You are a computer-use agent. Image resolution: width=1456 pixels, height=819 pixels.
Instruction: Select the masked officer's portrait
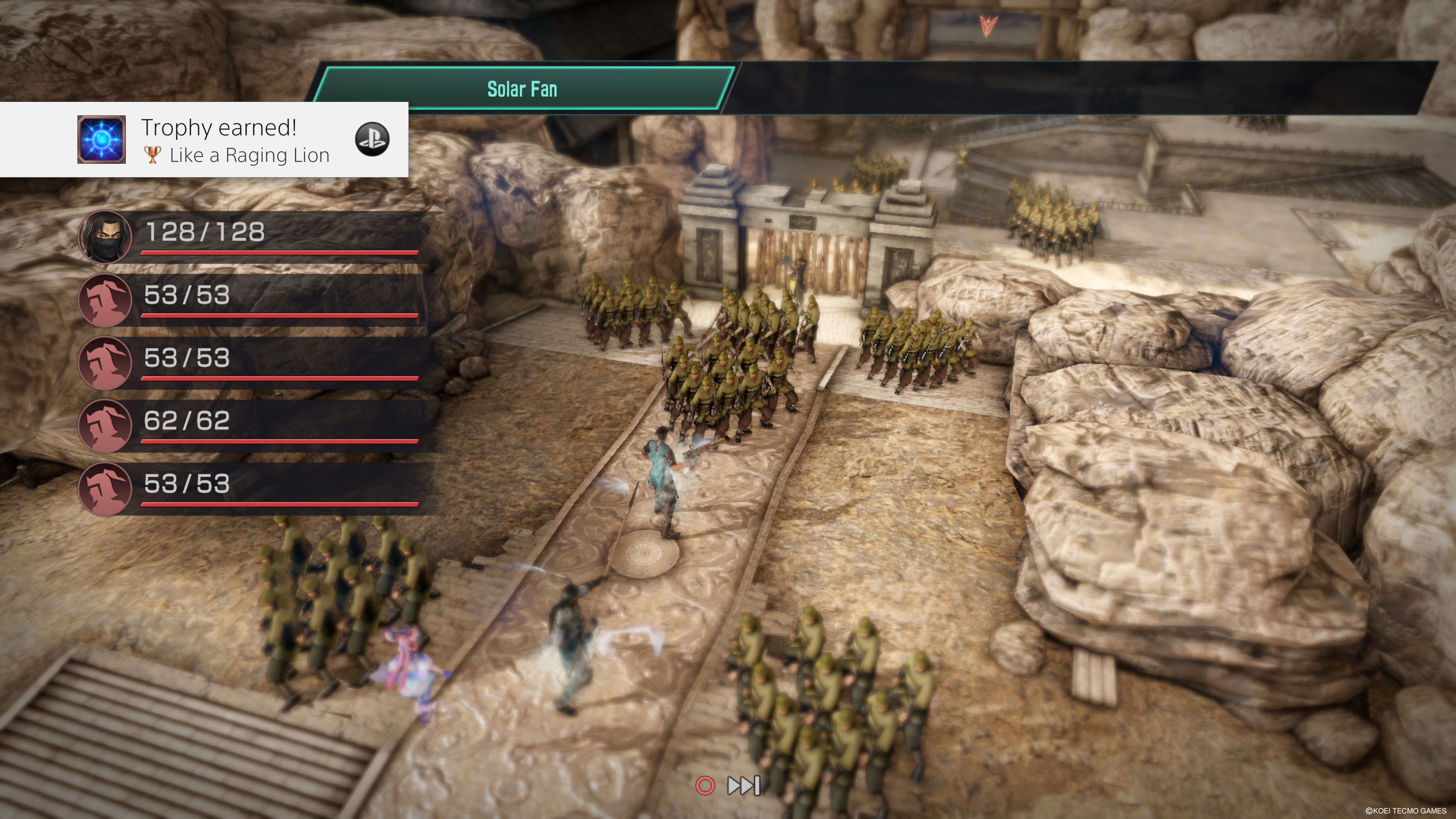point(105,237)
